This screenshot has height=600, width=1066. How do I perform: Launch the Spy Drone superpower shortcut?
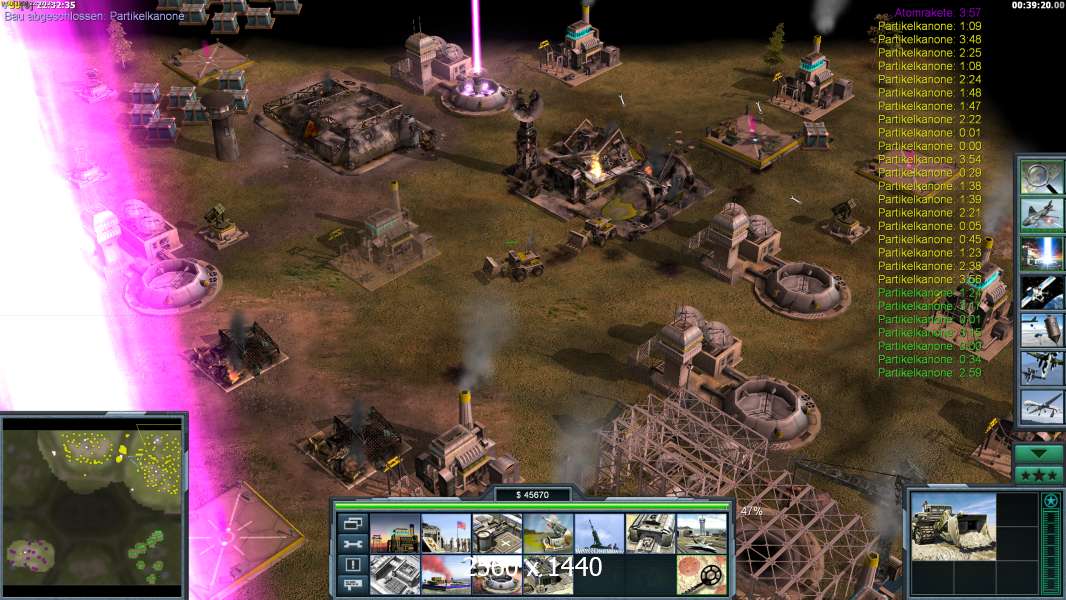(x=1041, y=407)
